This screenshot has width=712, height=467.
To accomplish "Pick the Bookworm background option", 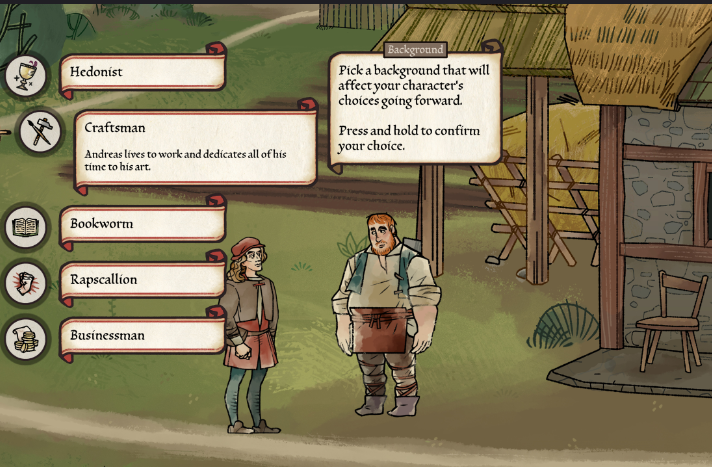I will click(x=142, y=224).
